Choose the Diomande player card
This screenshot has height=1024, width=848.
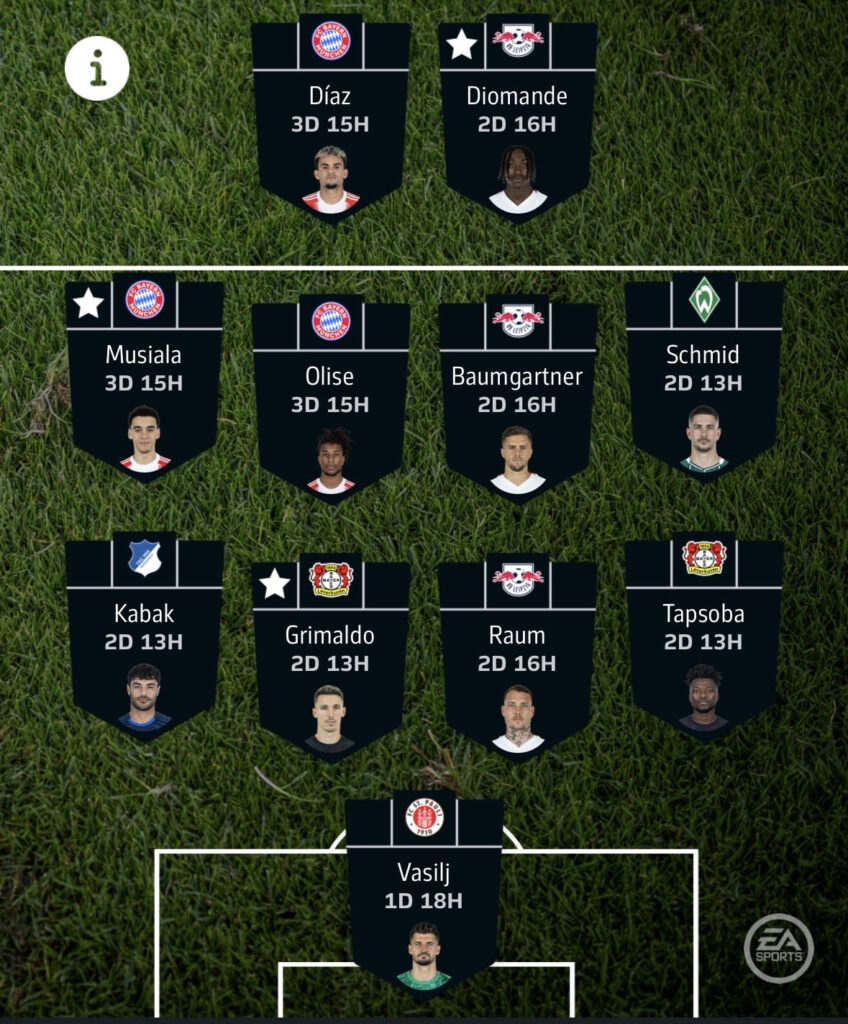coord(517,120)
